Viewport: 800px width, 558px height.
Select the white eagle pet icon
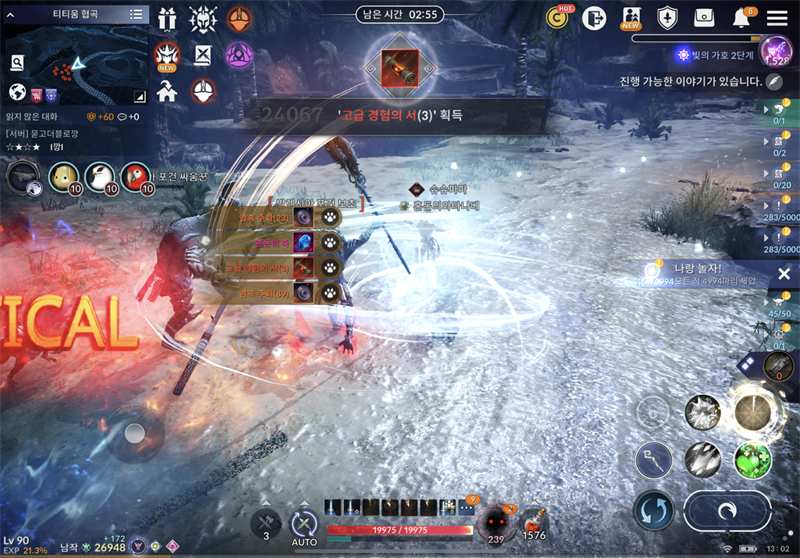100,176
